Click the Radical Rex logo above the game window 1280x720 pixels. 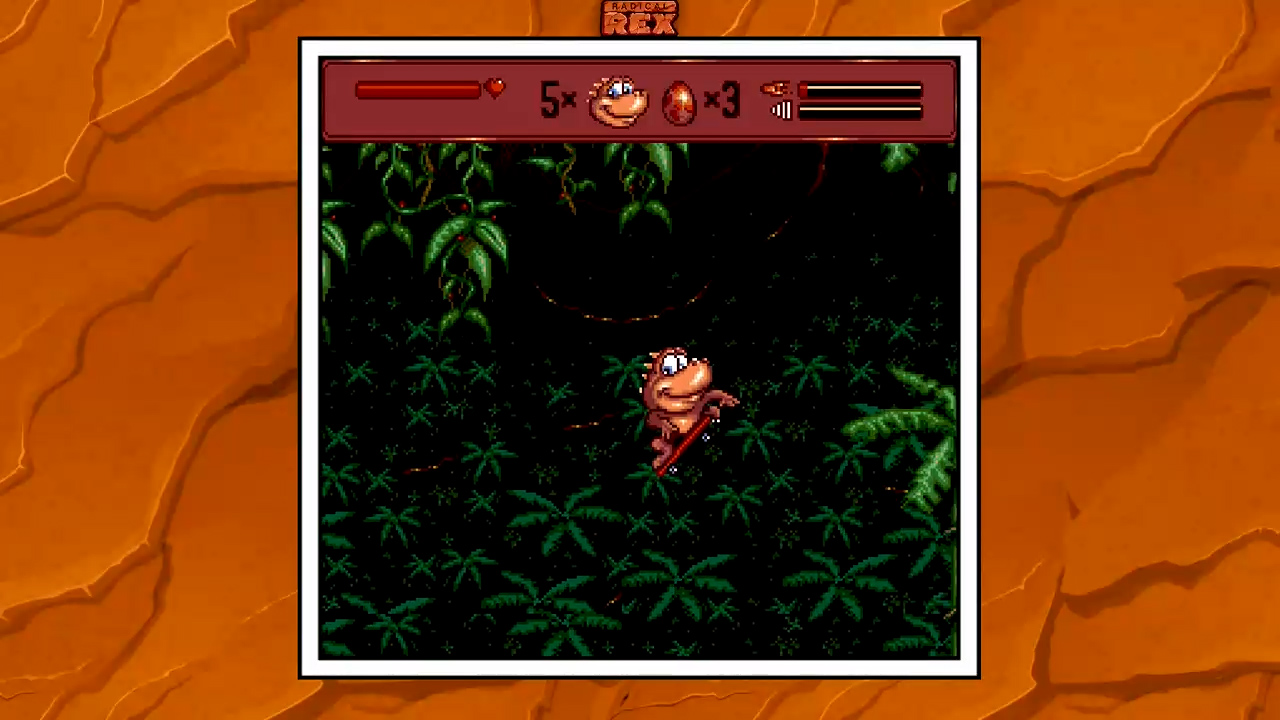[639, 17]
